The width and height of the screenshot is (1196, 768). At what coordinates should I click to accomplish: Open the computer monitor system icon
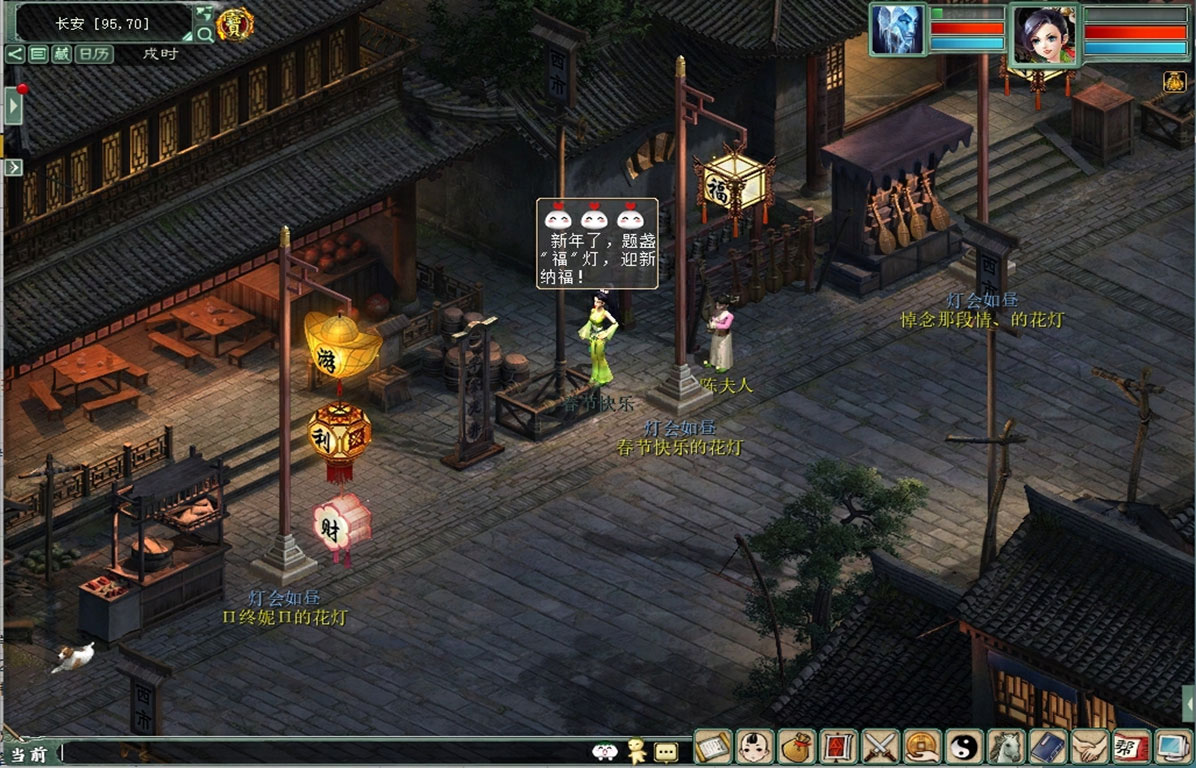tap(1172, 746)
